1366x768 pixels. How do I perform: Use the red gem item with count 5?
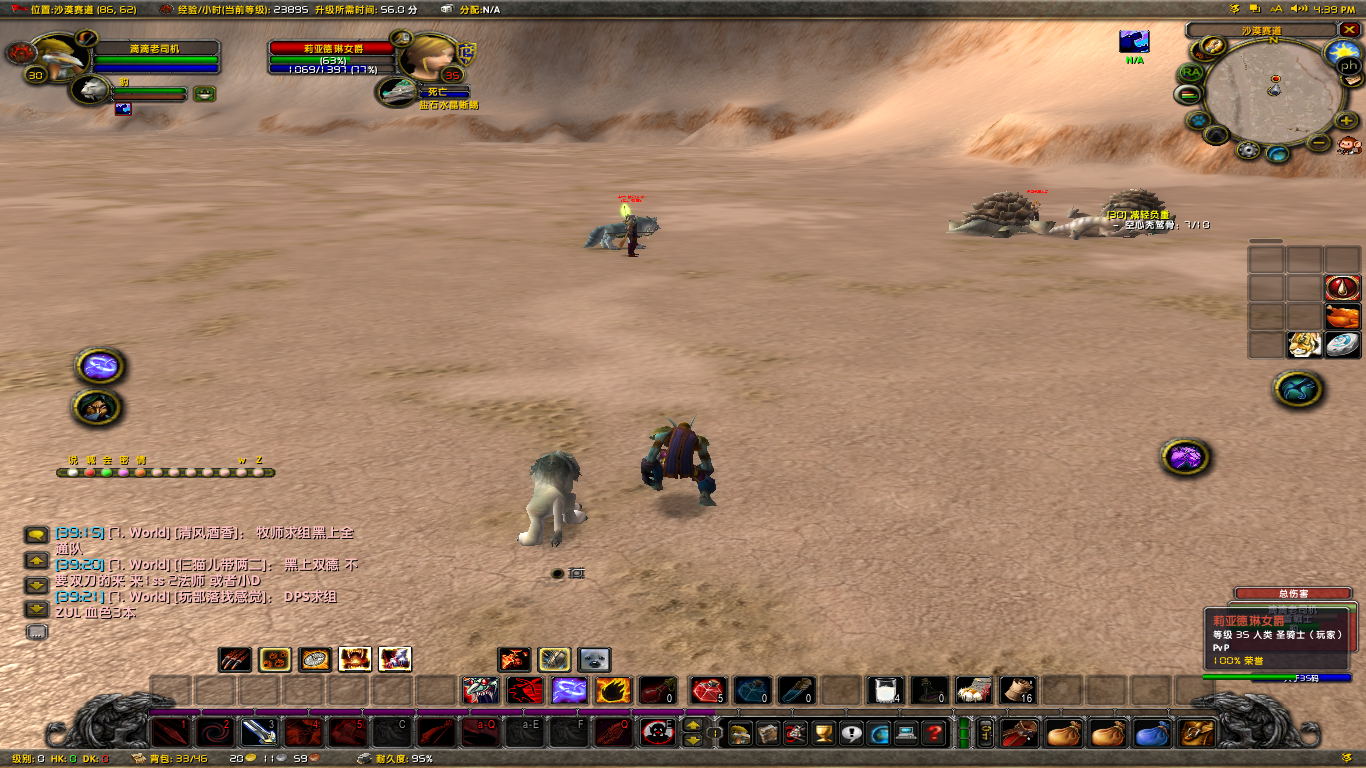[x=708, y=690]
